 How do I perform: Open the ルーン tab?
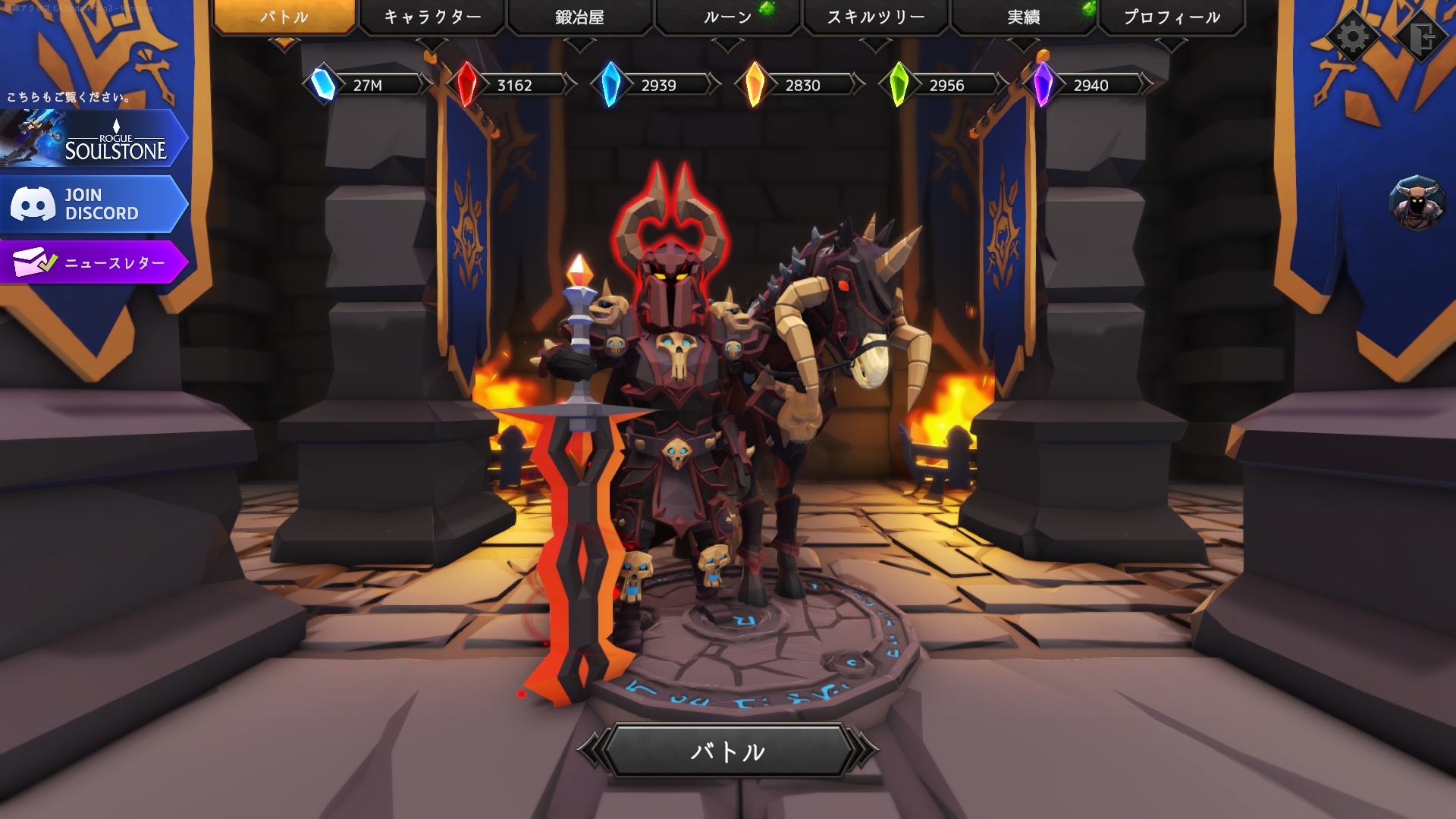(x=727, y=17)
